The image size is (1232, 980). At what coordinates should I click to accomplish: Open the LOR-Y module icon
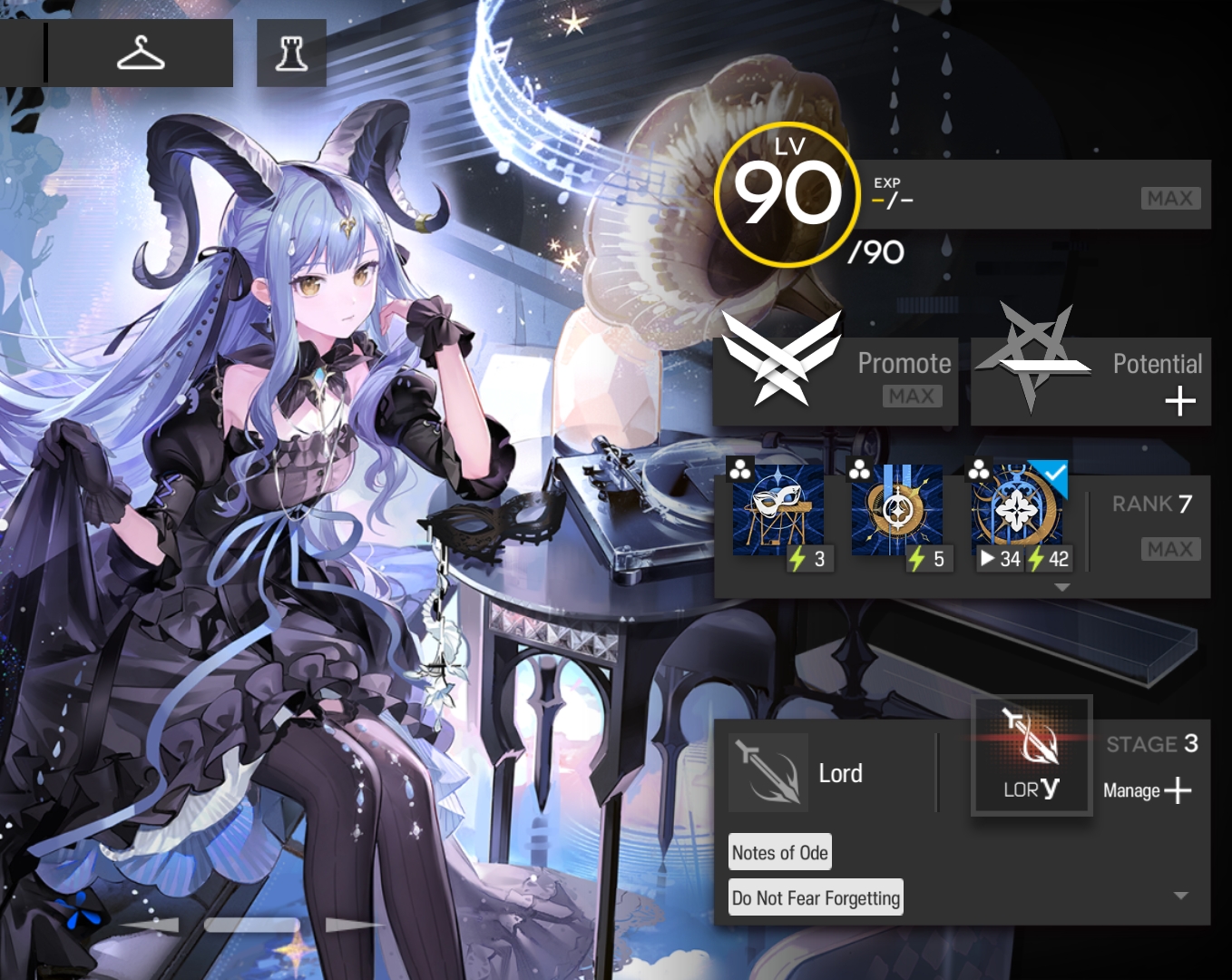click(x=1032, y=756)
